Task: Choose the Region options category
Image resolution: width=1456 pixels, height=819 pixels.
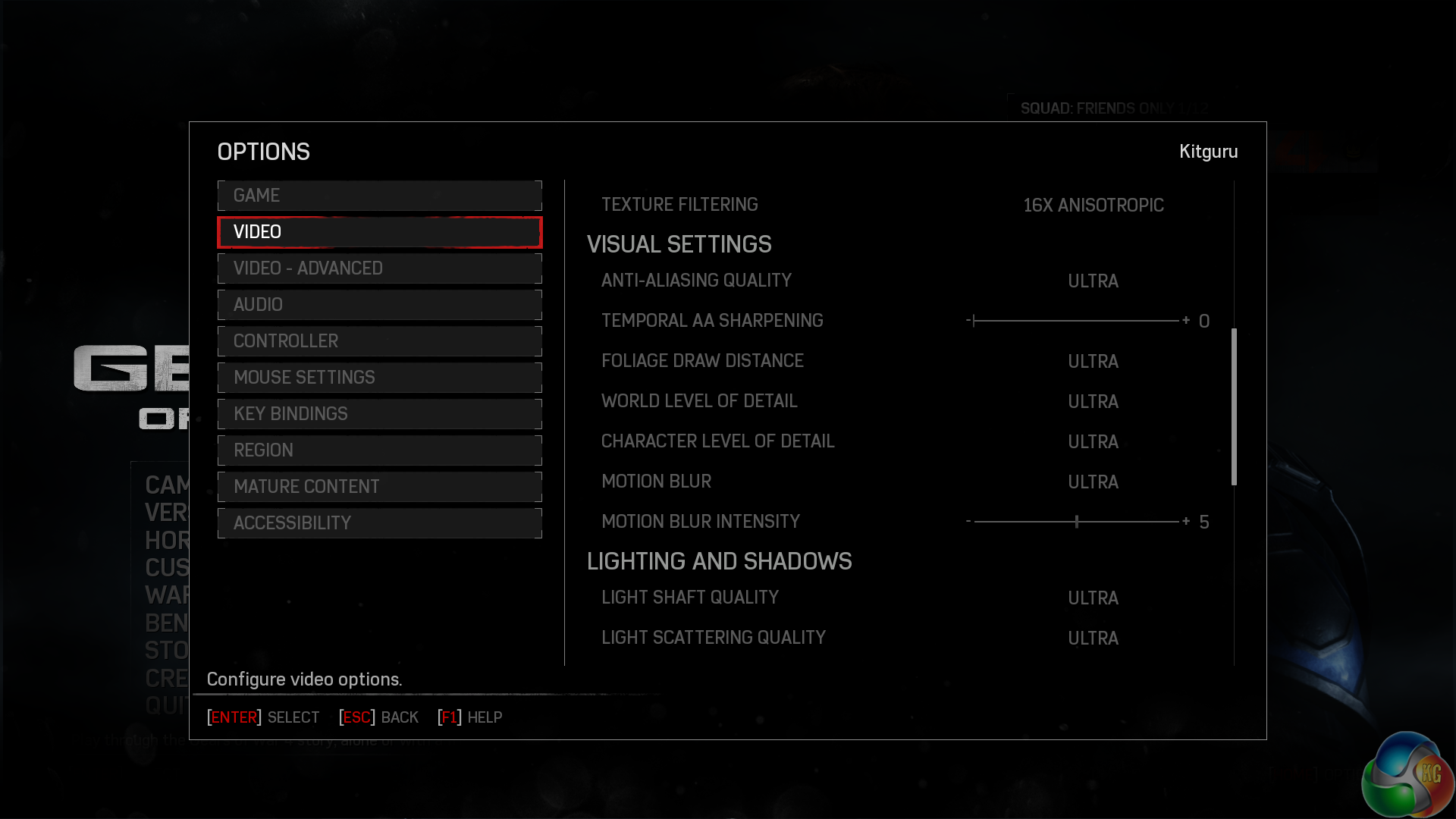Action: pos(379,450)
